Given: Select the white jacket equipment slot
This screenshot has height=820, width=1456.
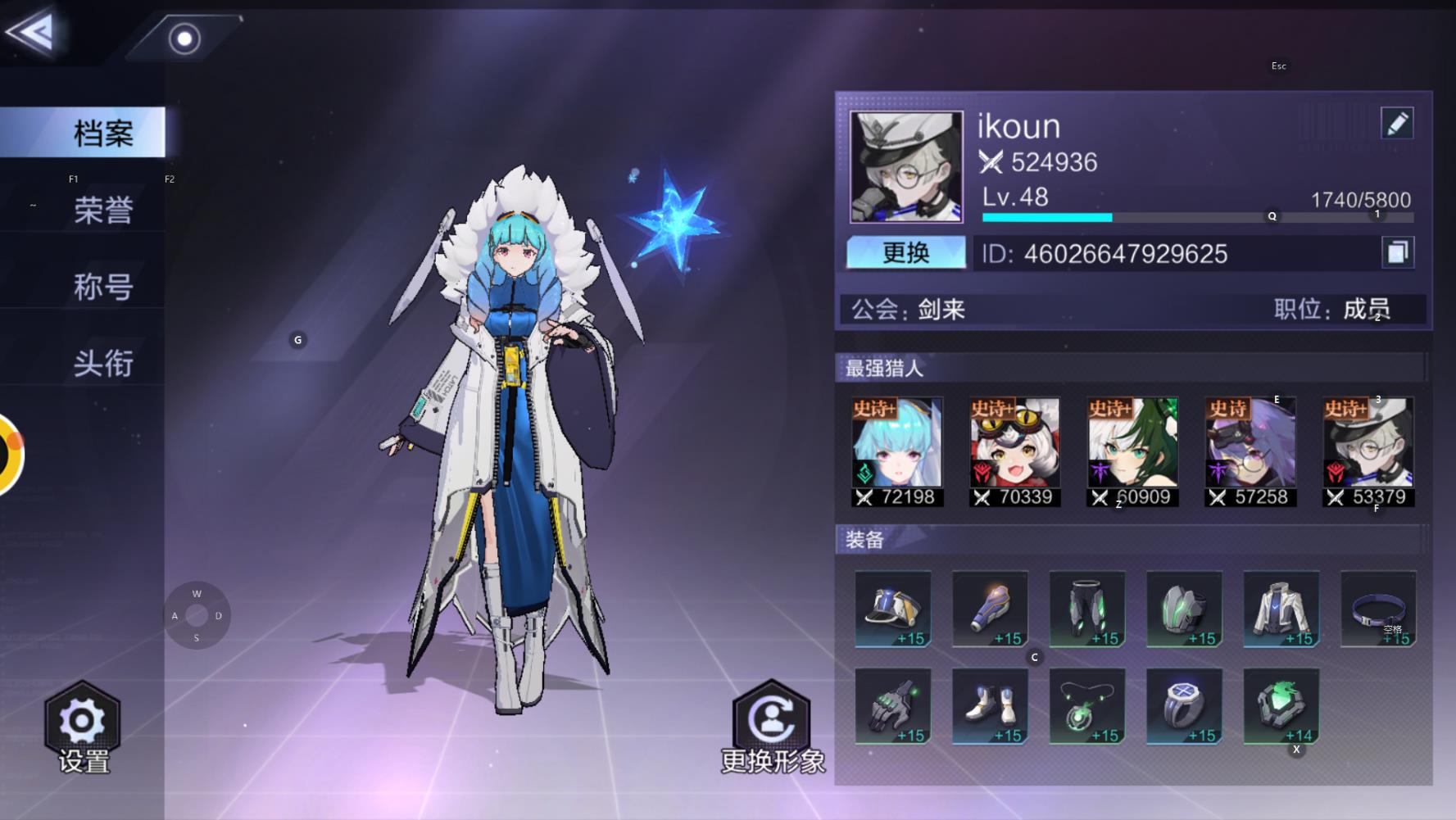Looking at the screenshot, I should tap(1281, 609).
